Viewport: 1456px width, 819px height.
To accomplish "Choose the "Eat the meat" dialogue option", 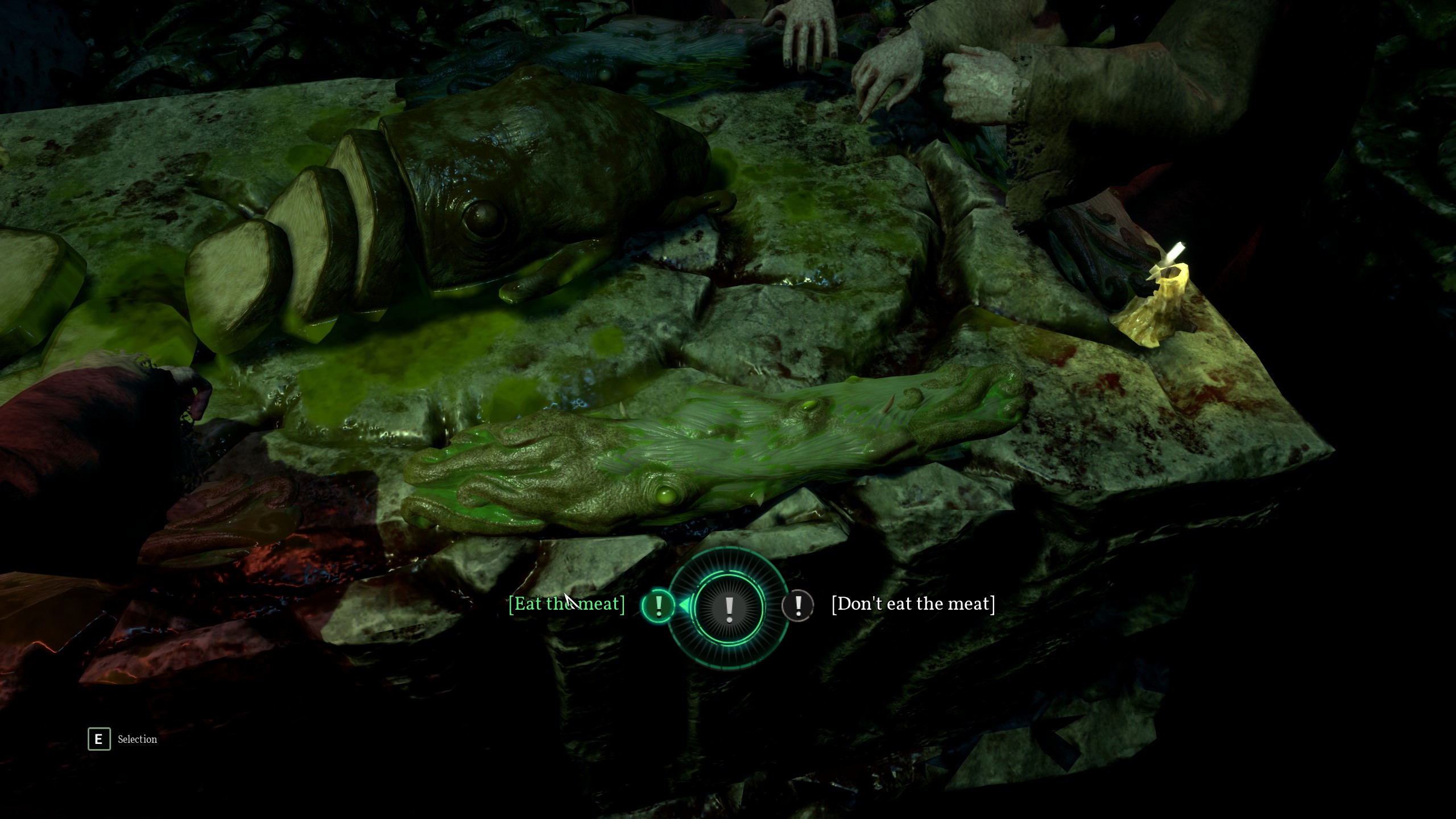I will pyautogui.click(x=566, y=603).
